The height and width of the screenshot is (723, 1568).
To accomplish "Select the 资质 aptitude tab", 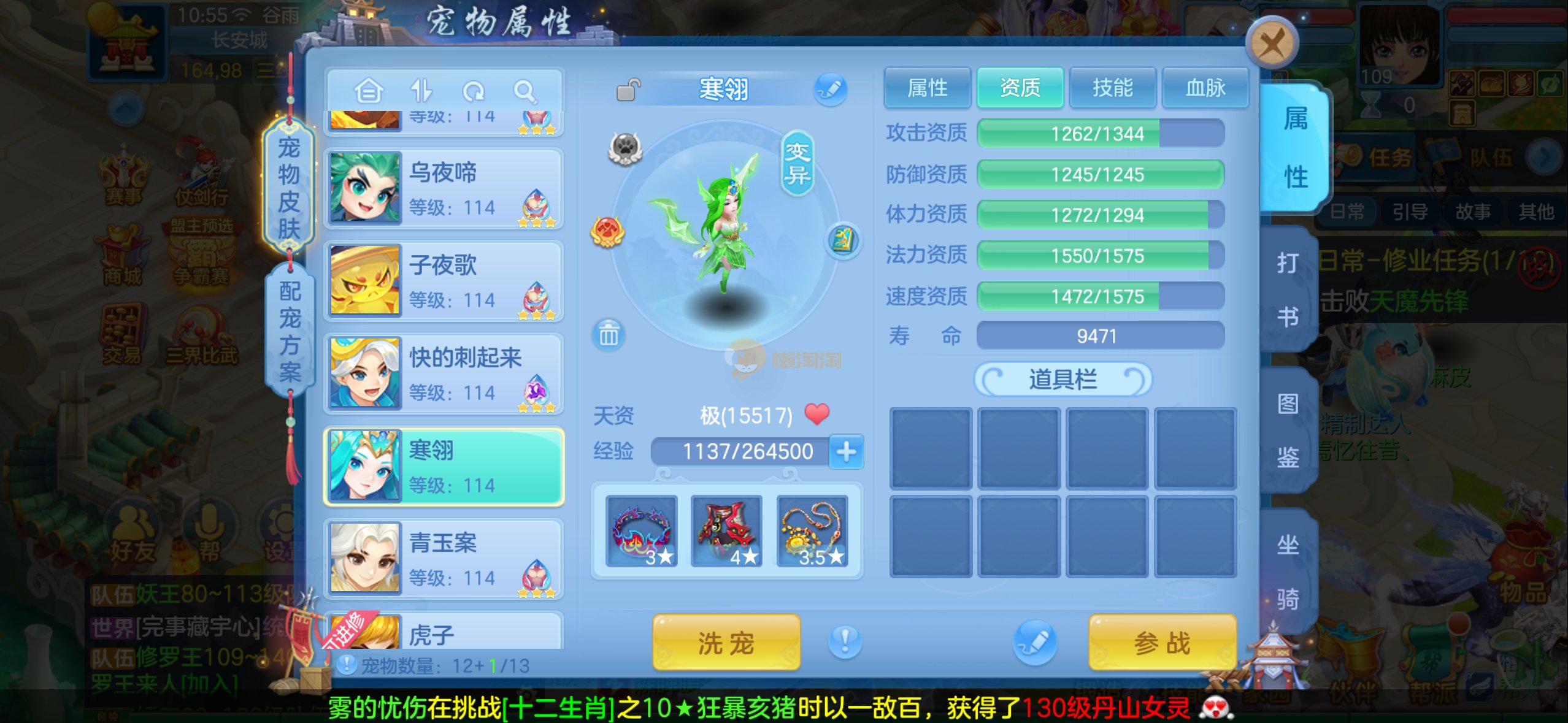I will 1020,88.
